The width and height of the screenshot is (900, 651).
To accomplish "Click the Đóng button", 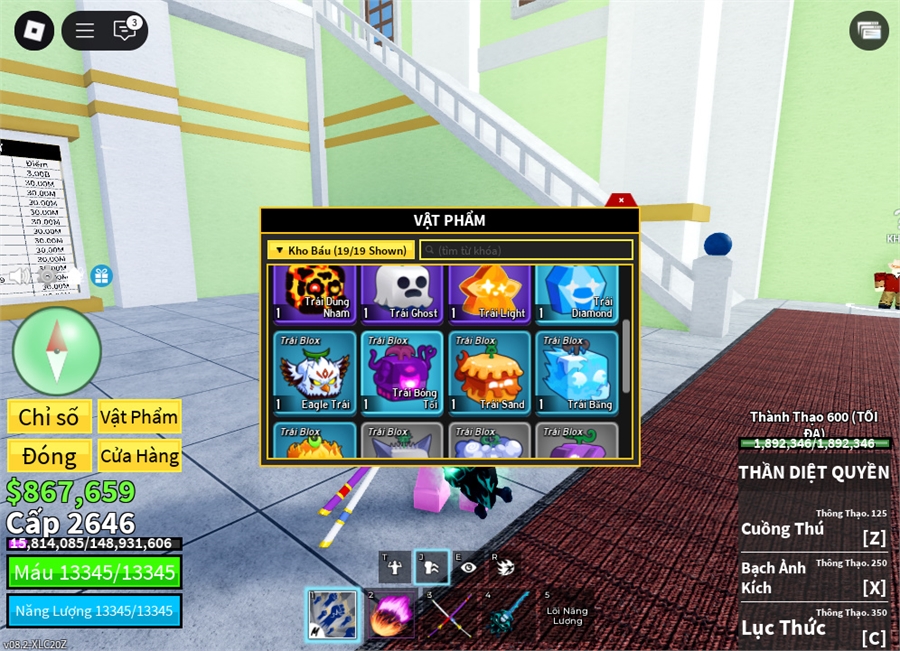I will coord(49,457).
